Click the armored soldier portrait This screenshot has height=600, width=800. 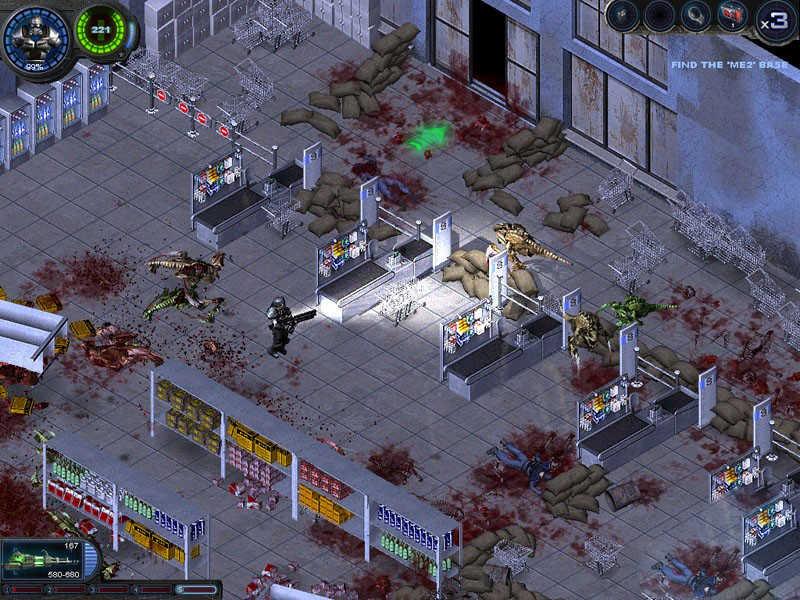(36, 36)
